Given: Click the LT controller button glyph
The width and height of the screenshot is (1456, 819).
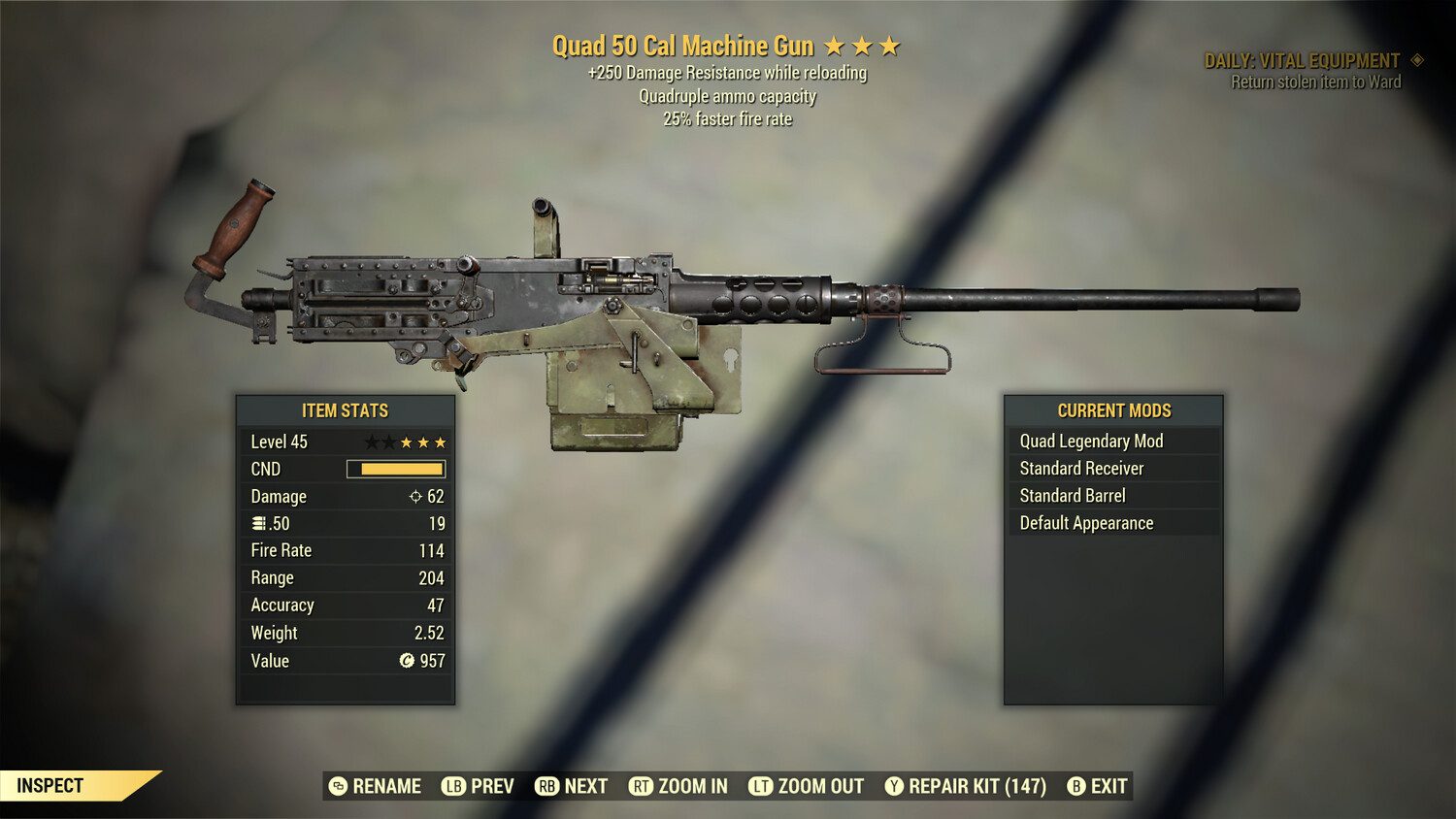Looking at the screenshot, I should (x=762, y=786).
